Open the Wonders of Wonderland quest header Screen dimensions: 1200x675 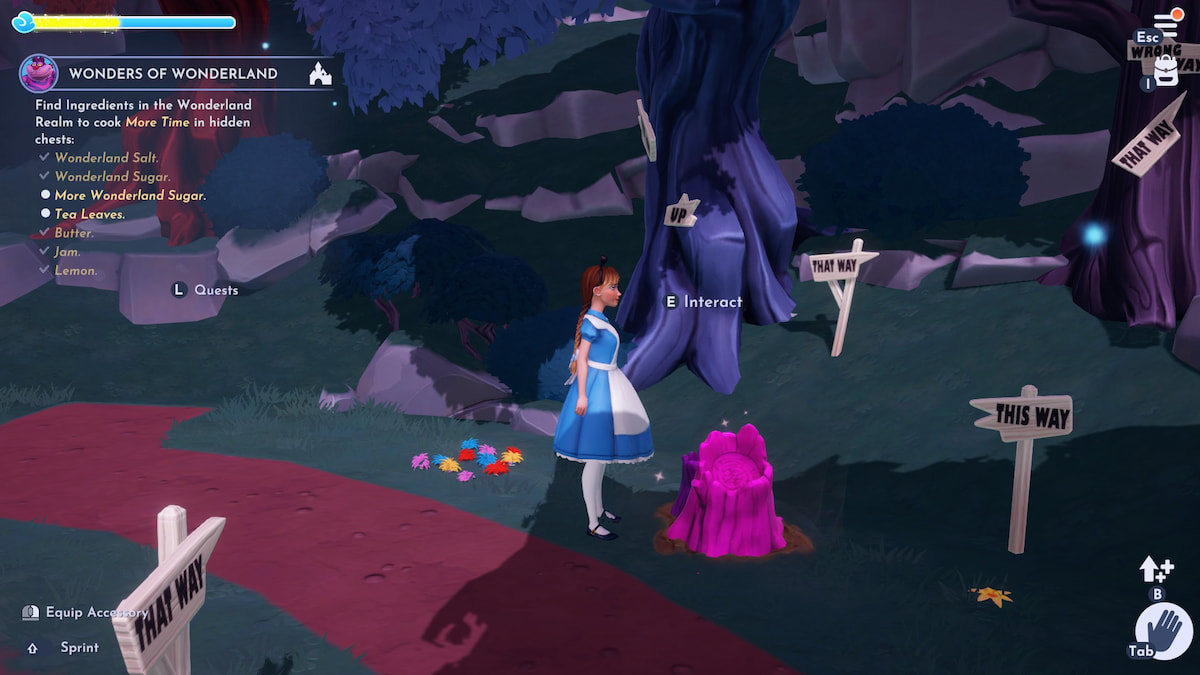[173, 73]
